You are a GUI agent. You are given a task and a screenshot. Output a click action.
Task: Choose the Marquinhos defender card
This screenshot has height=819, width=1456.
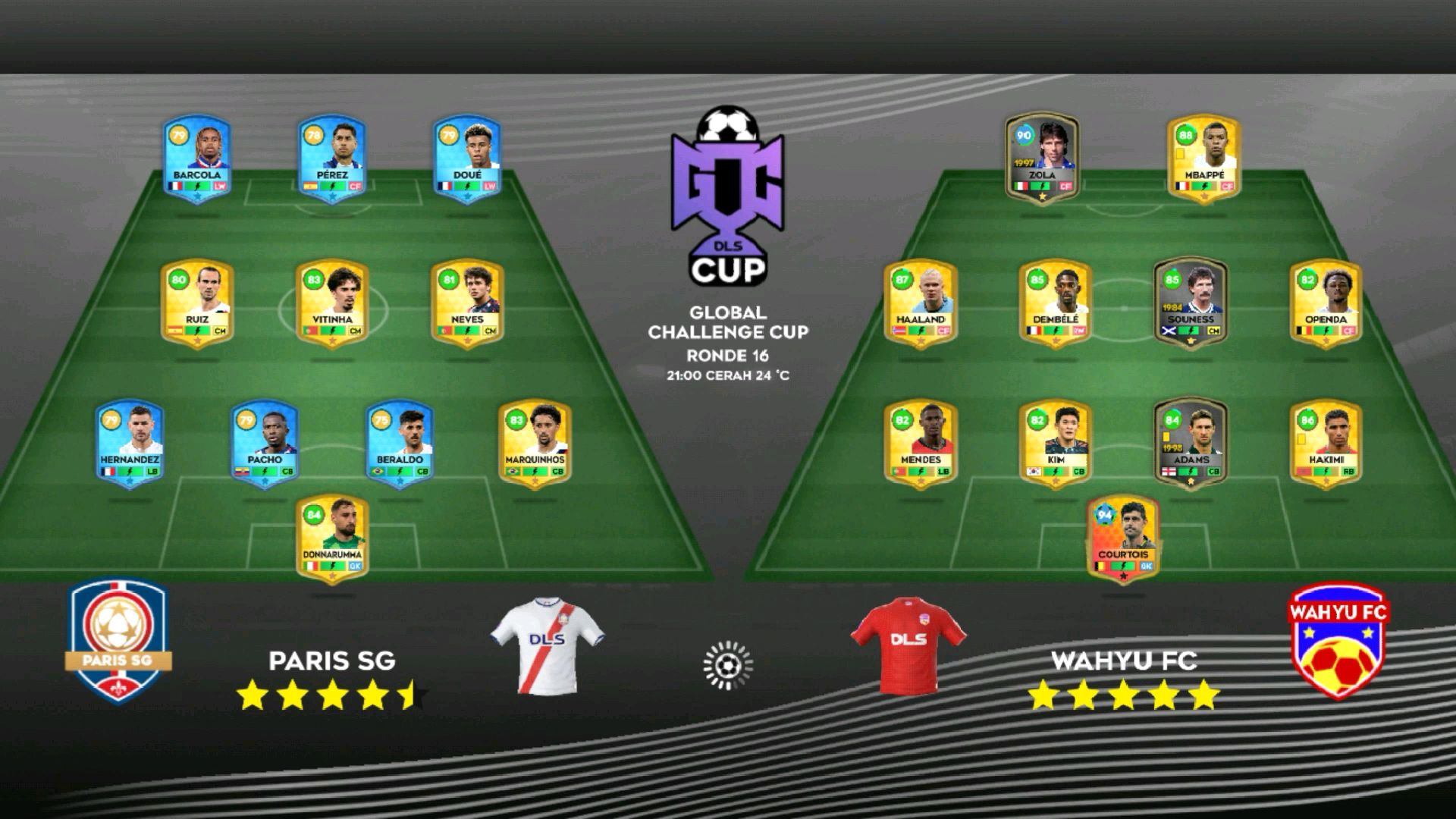tap(535, 444)
